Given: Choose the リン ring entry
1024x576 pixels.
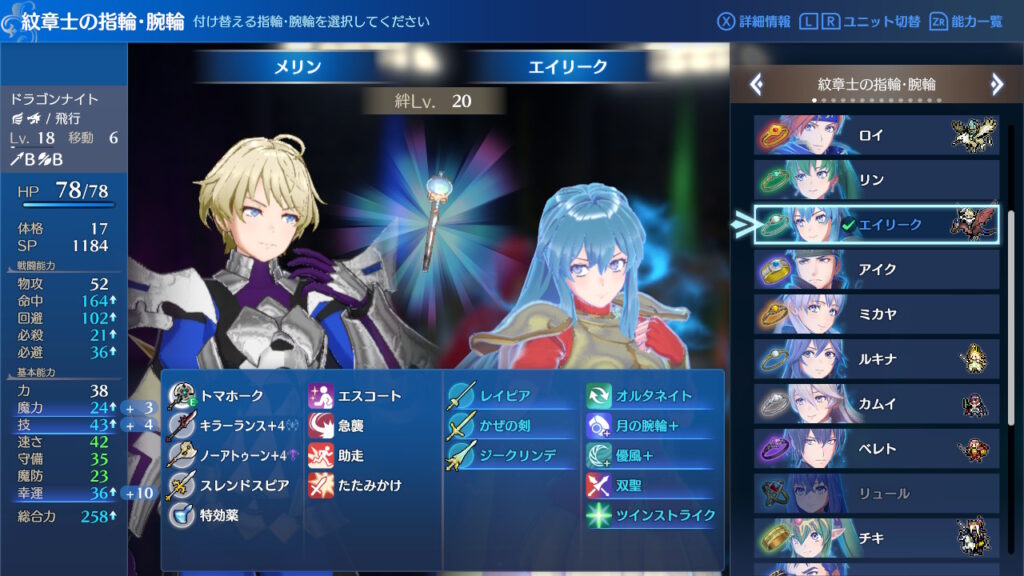Looking at the screenshot, I should pyautogui.click(x=876, y=180).
